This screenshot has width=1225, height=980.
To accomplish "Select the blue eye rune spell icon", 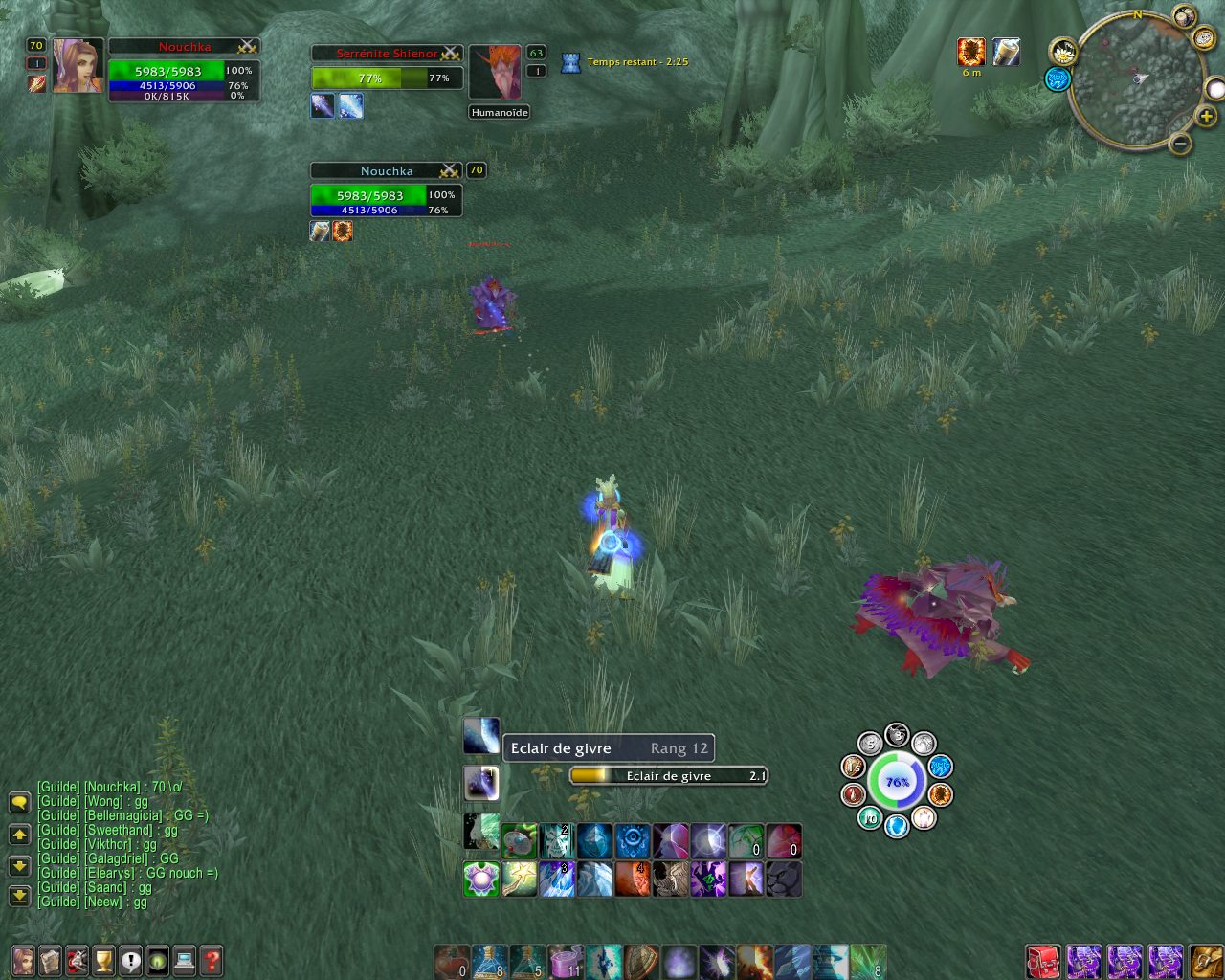I will point(632,841).
